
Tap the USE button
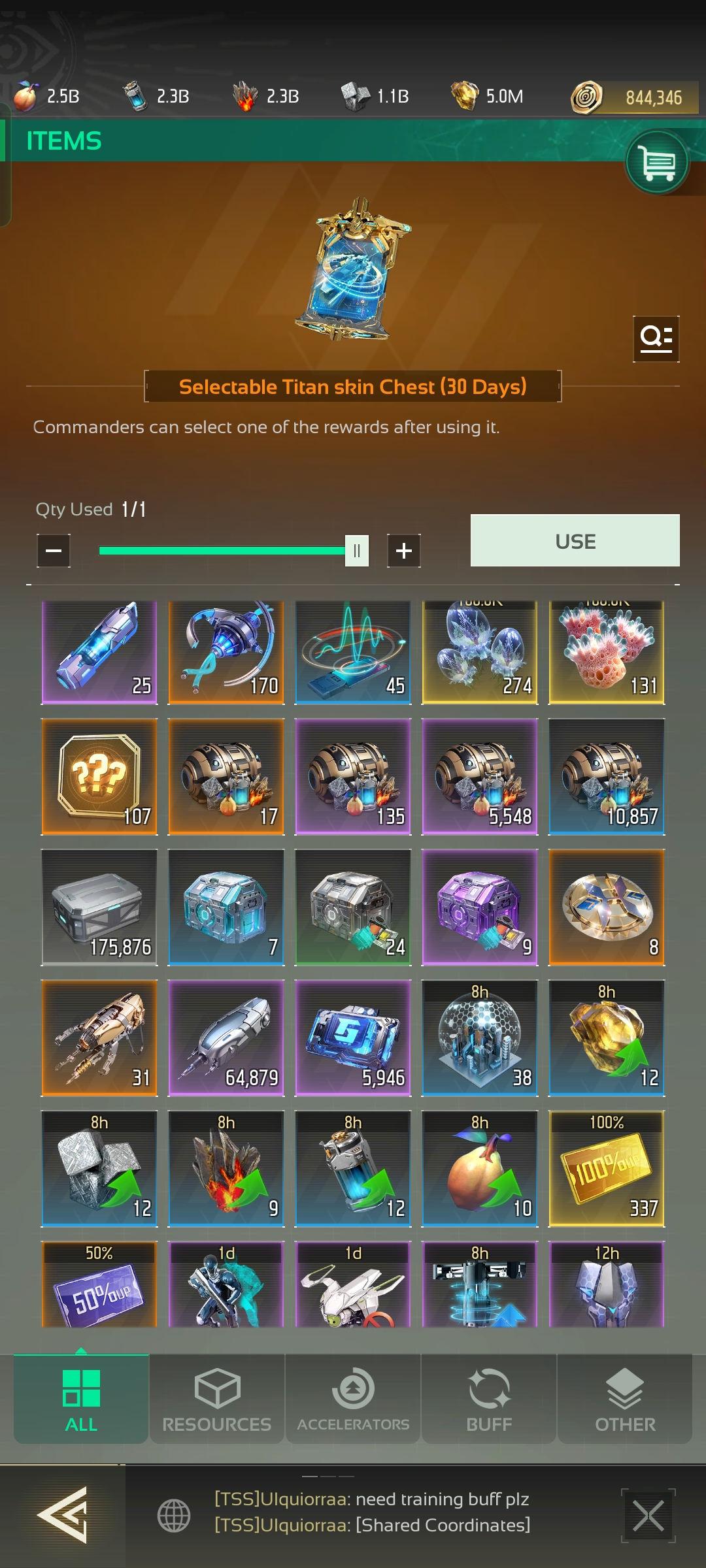click(575, 541)
